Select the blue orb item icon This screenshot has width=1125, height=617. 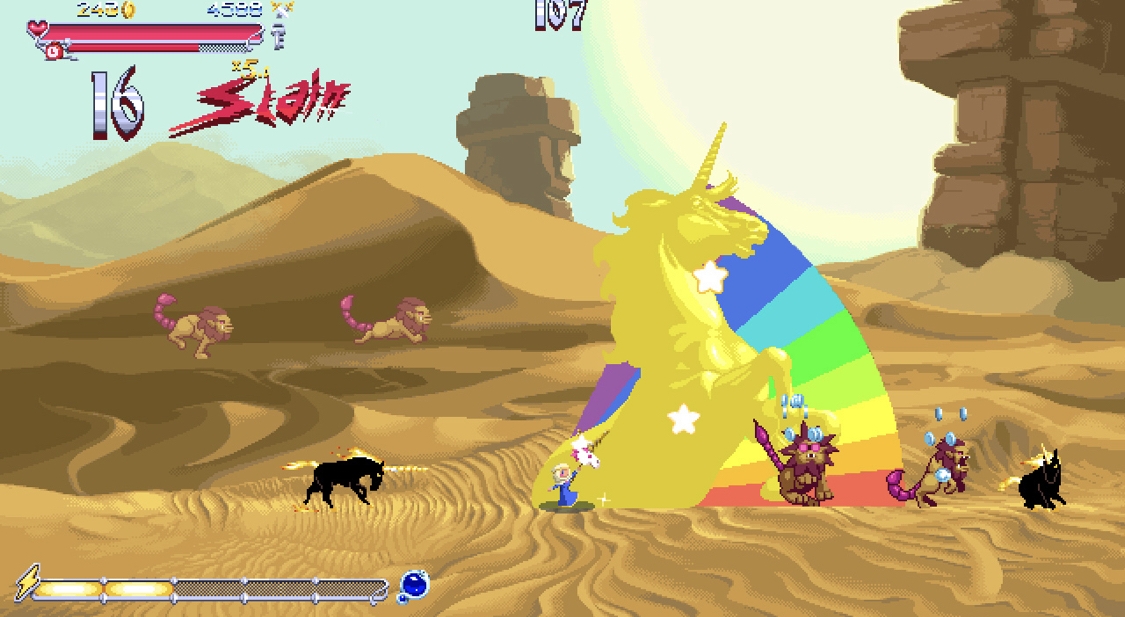click(412, 585)
